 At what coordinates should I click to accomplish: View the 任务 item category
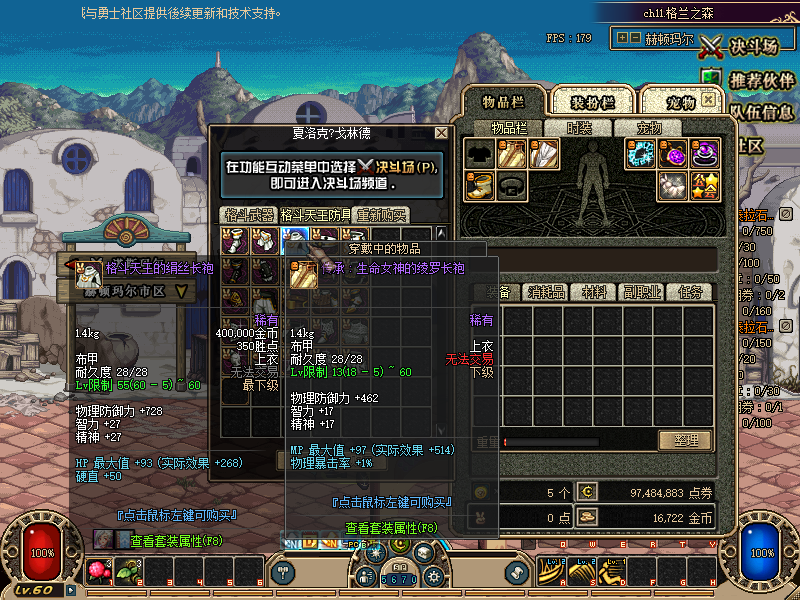(x=689, y=292)
